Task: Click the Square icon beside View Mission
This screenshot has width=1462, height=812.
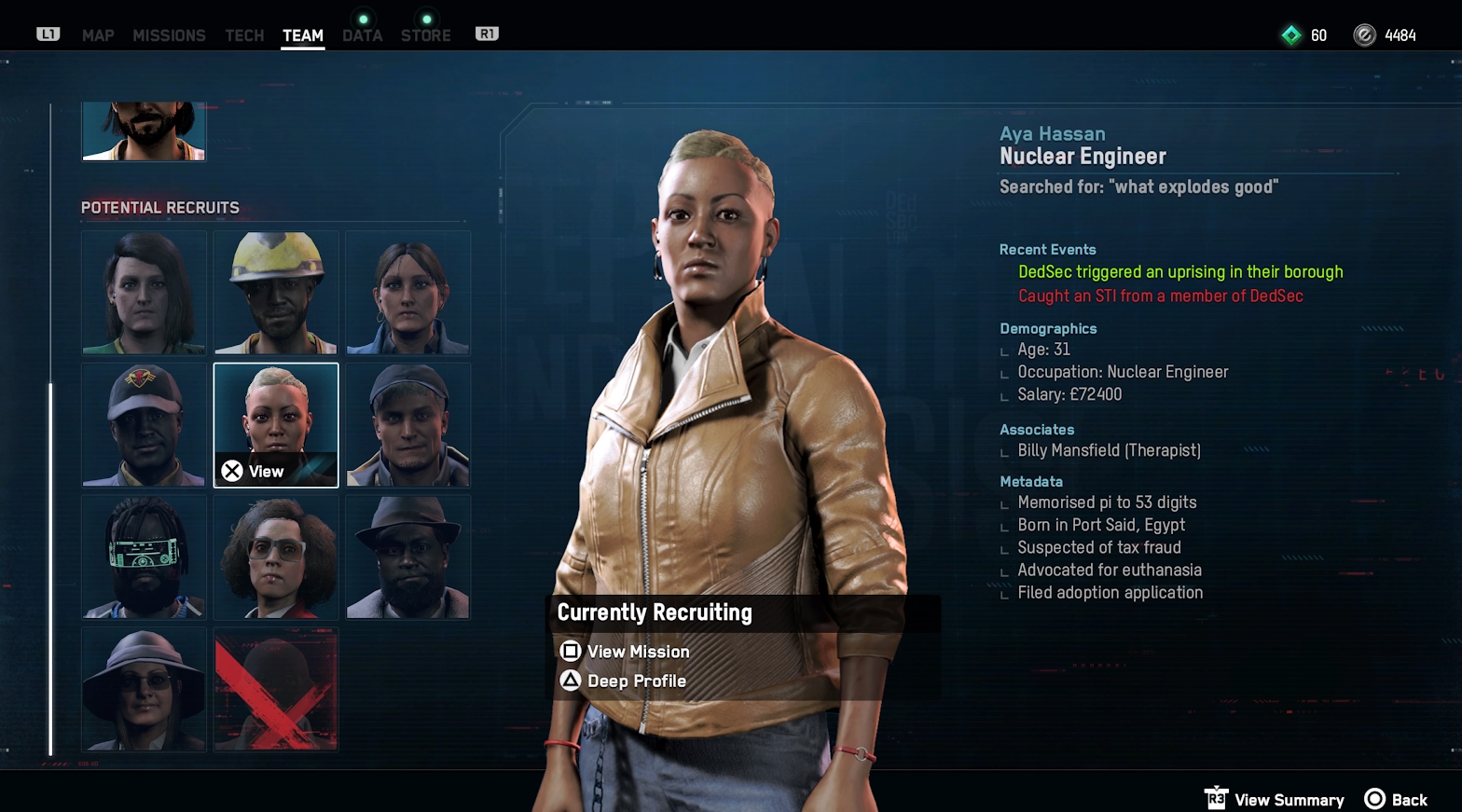Action: (571, 651)
